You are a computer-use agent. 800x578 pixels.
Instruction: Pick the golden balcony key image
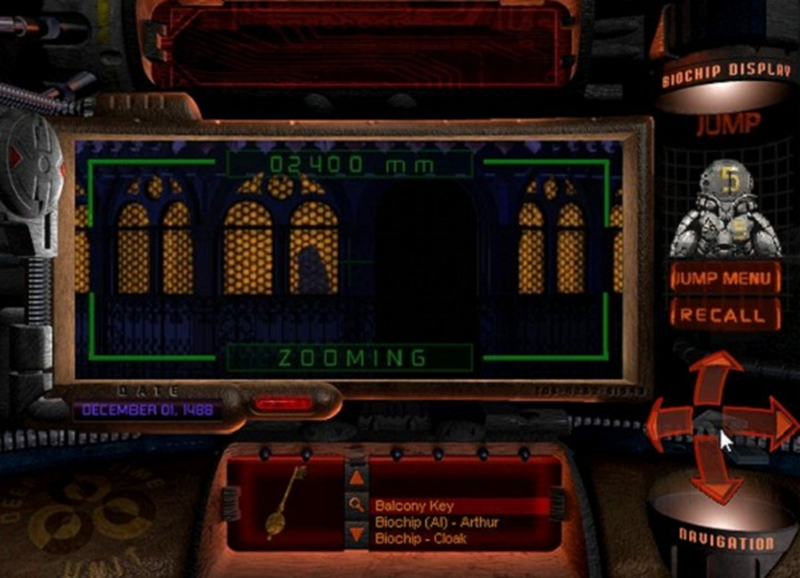[x=287, y=500]
